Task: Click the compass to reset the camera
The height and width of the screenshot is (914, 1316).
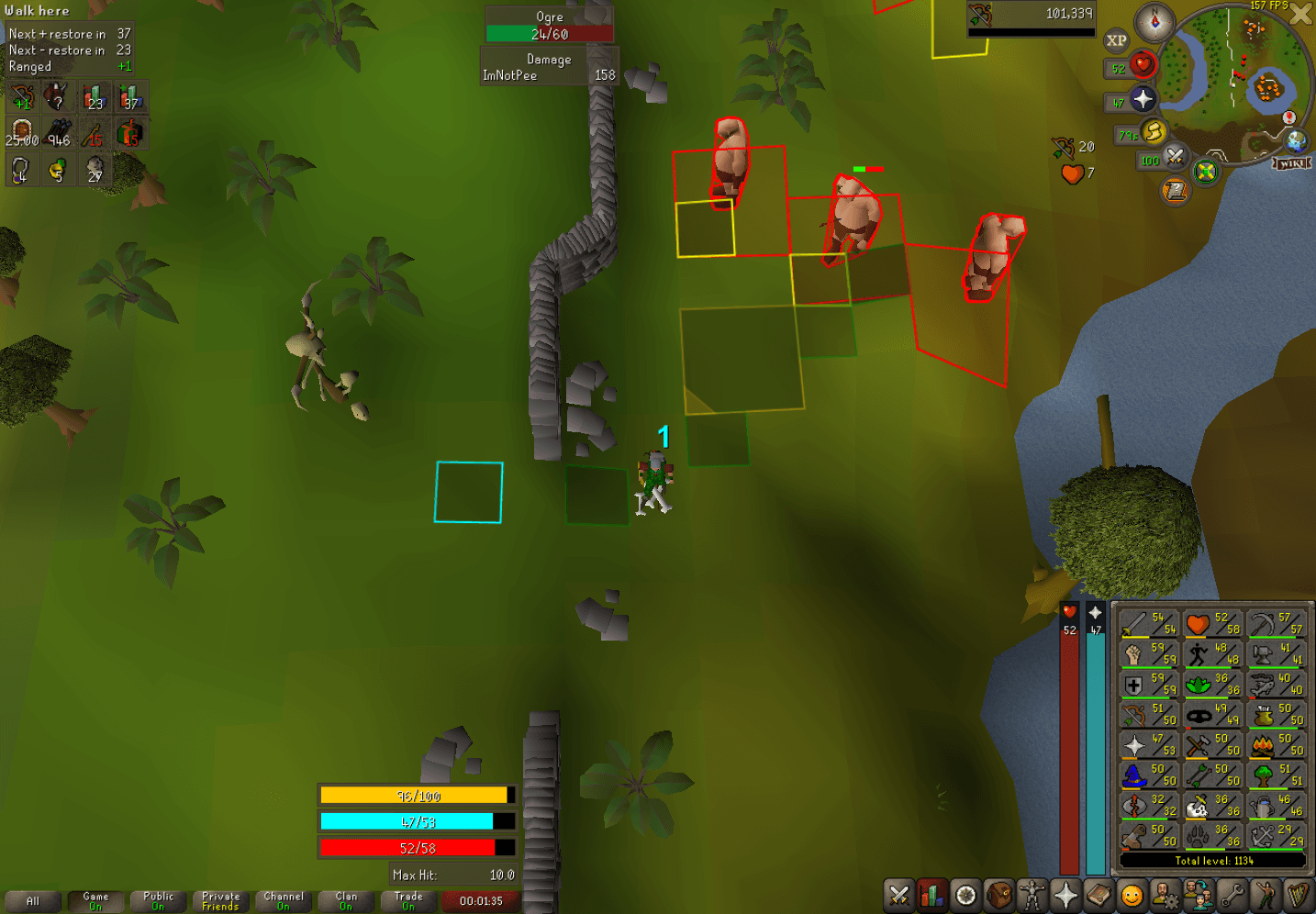Action: click(1154, 22)
